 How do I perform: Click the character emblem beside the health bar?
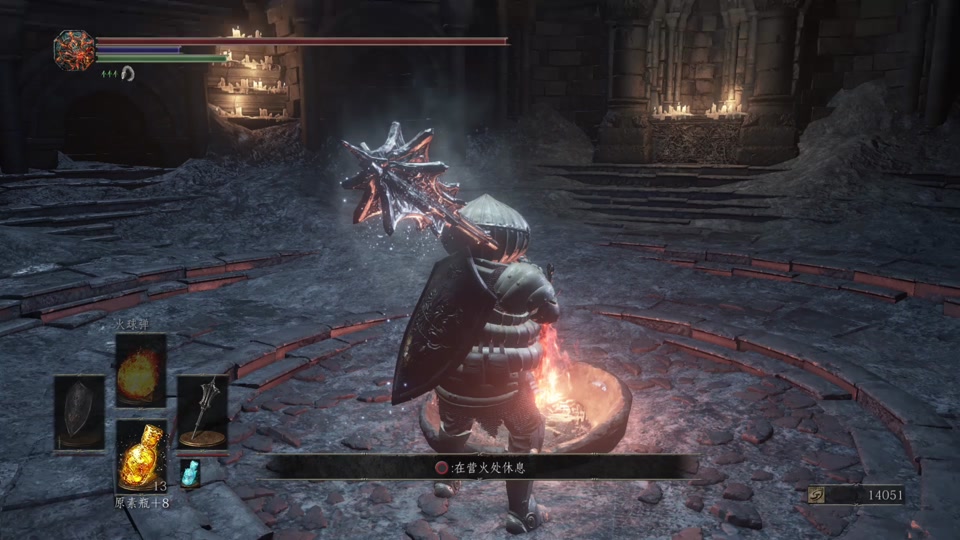click(74, 50)
